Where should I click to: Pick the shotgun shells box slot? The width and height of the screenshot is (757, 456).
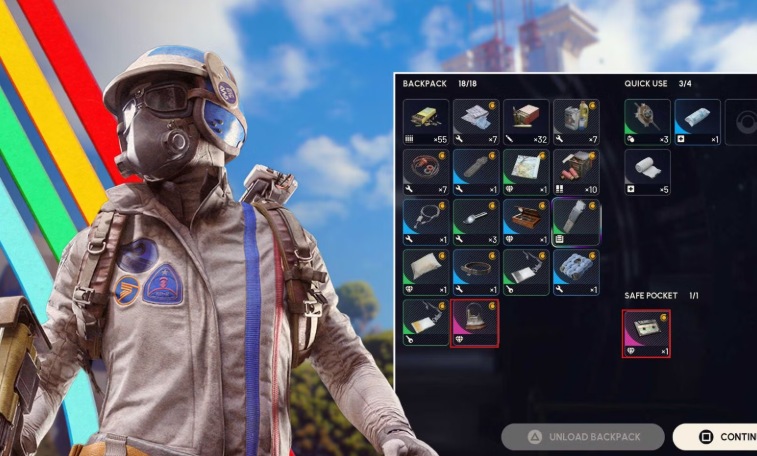pyautogui.click(x=576, y=172)
